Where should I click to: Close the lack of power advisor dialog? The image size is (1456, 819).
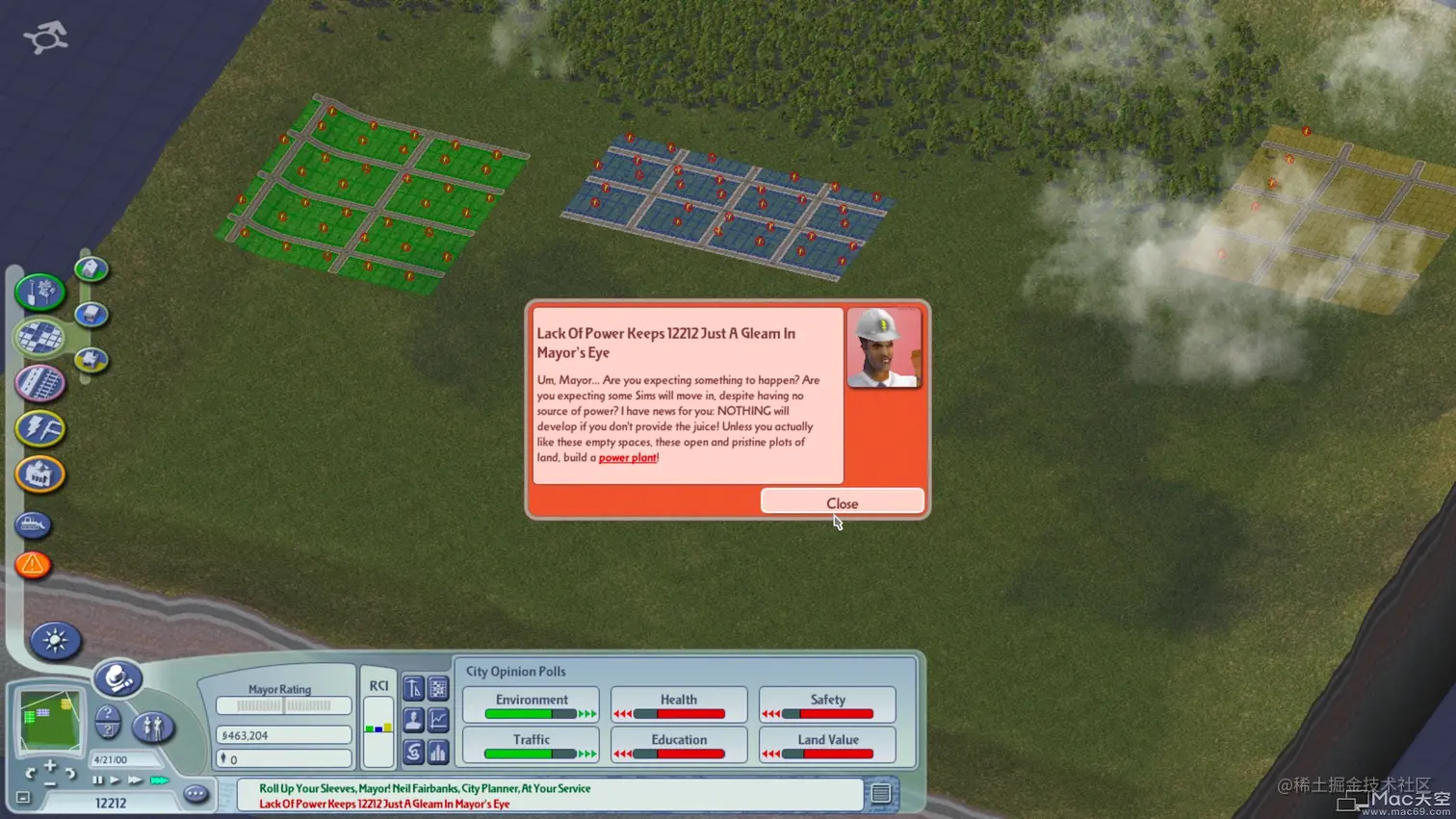tap(842, 502)
